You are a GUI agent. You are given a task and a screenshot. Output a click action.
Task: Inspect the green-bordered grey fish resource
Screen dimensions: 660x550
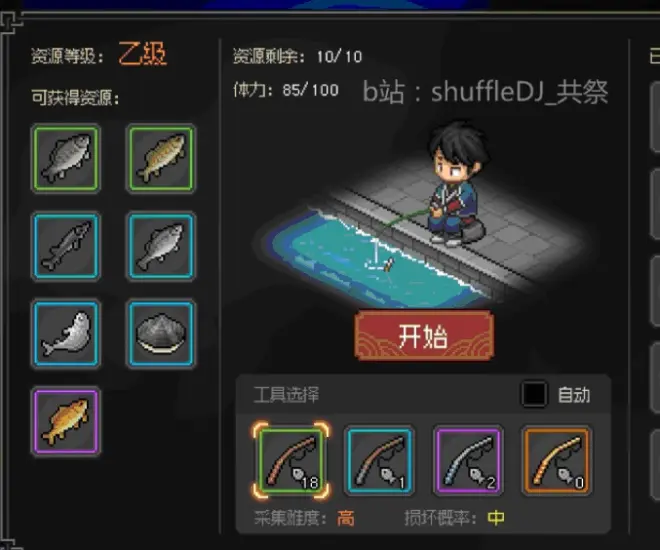[66, 158]
